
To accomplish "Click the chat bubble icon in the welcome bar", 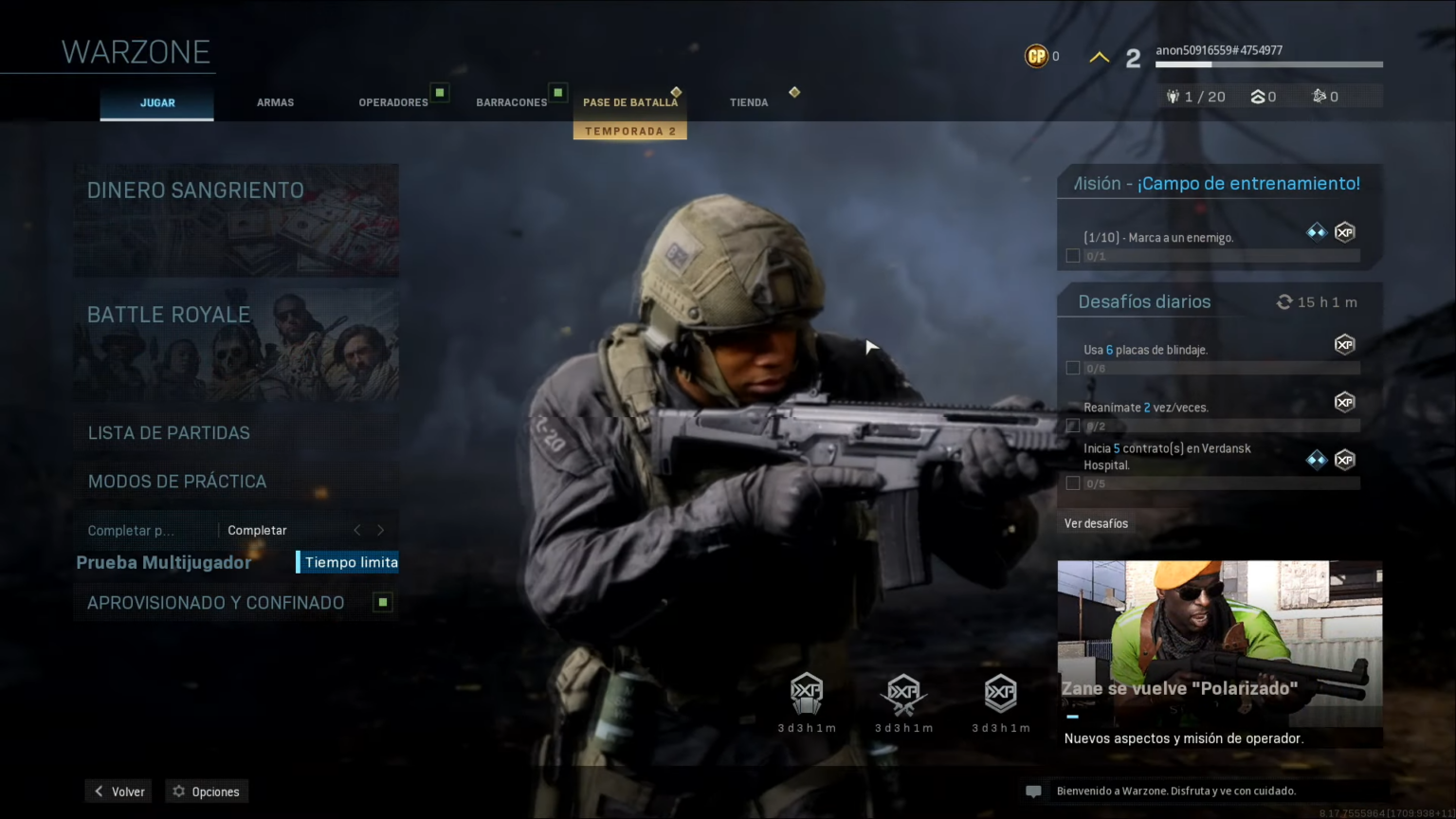I will tap(1033, 791).
